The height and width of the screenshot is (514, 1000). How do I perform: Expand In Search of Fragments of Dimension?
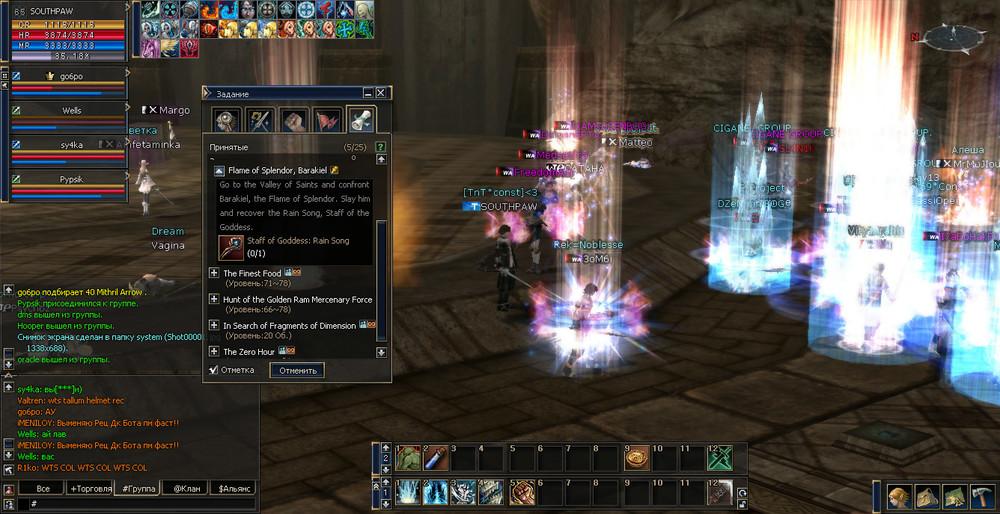214,325
